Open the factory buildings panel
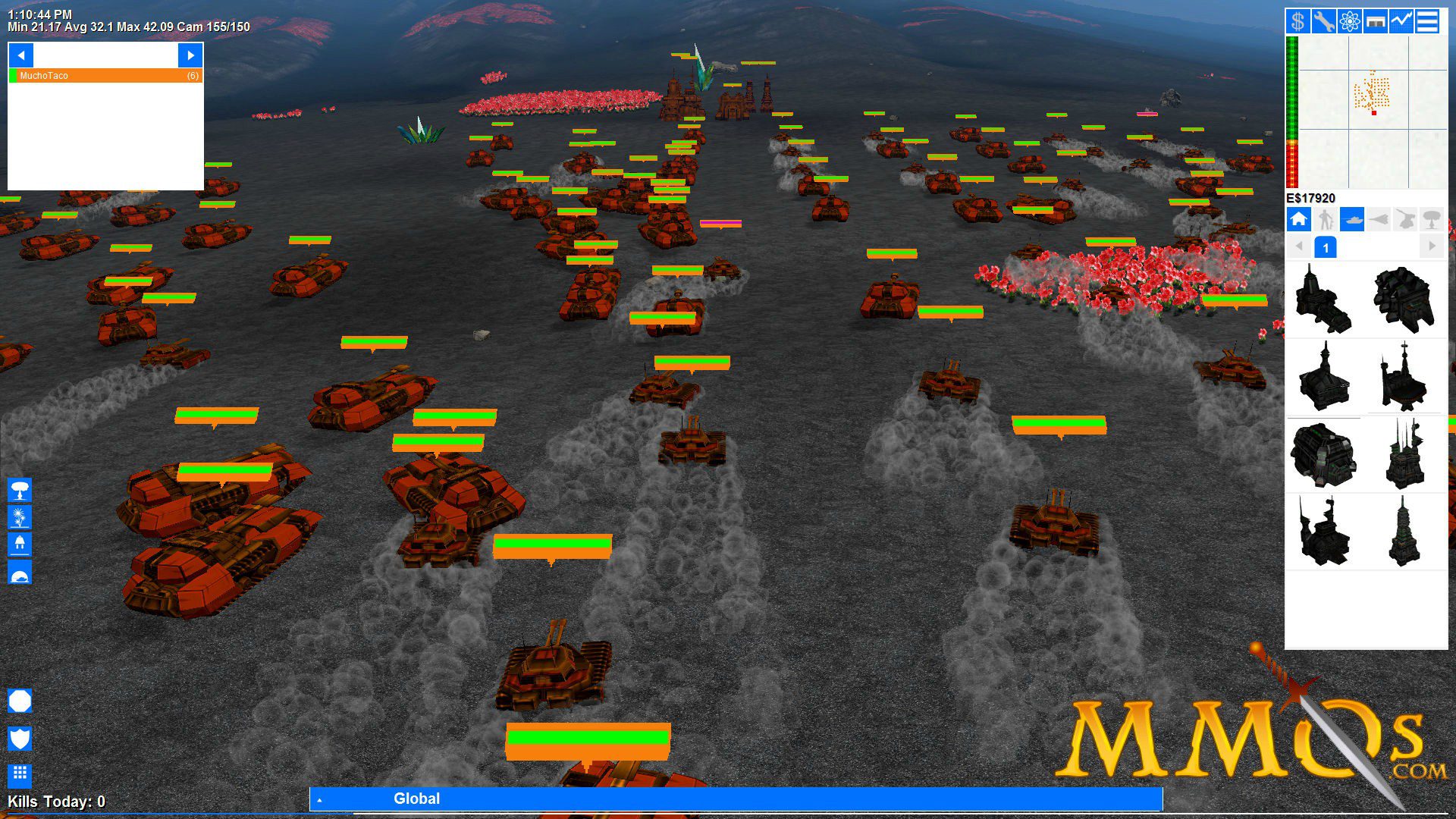Screen dimensions: 1456x819 (1375, 22)
